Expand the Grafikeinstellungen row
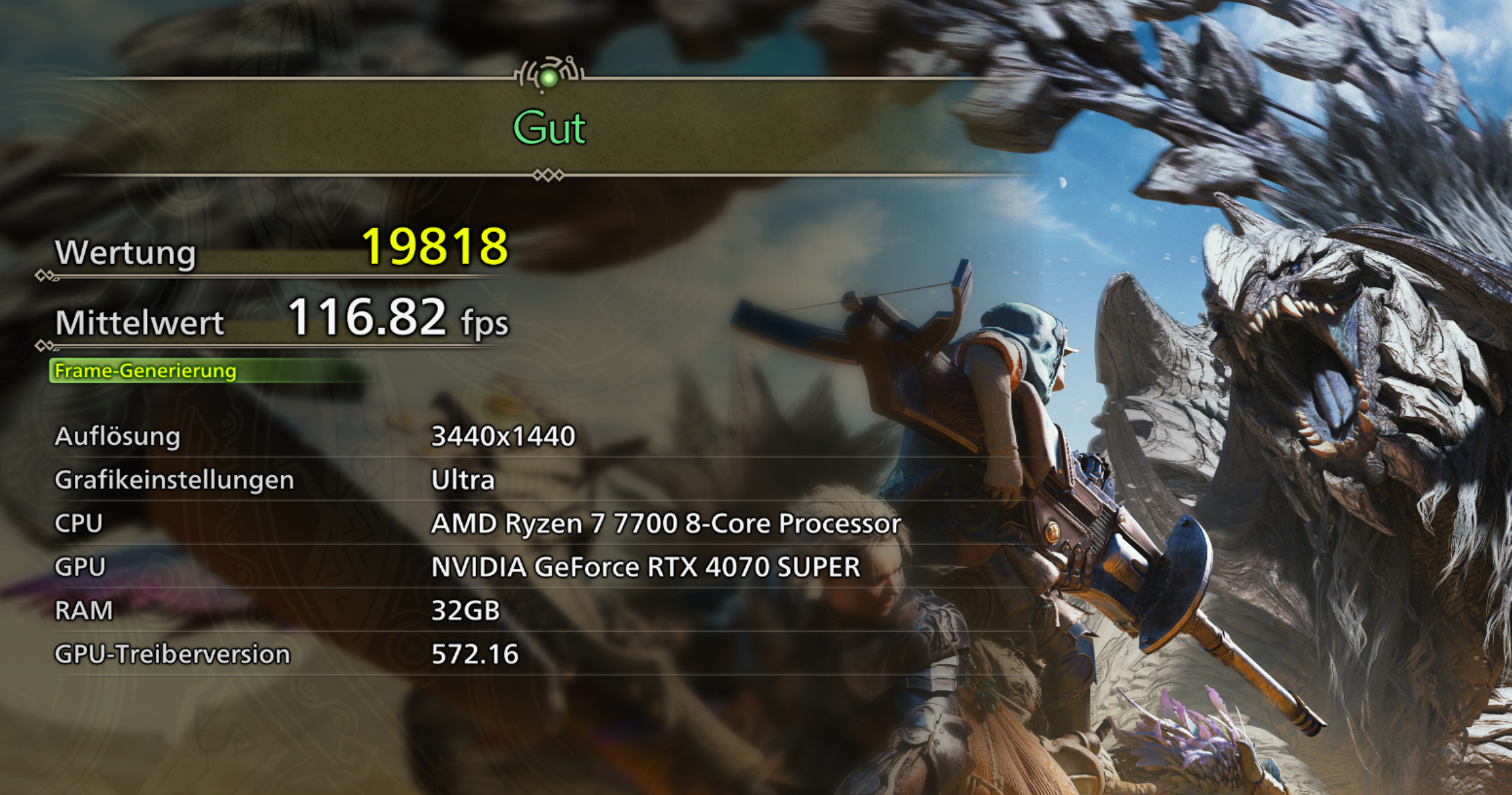Screen dimensions: 1512x795 tap(175, 479)
